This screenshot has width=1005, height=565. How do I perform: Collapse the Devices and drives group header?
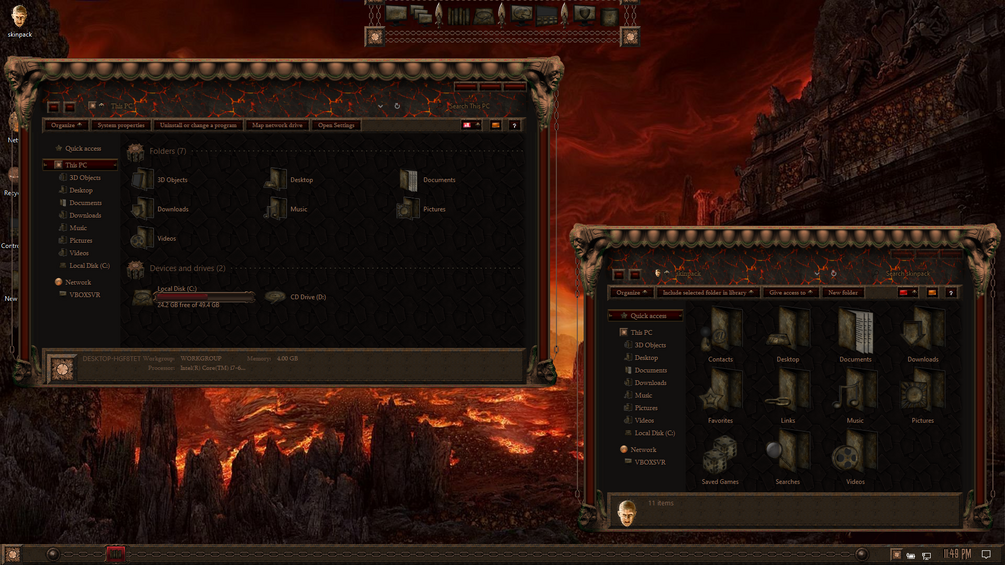coord(187,269)
